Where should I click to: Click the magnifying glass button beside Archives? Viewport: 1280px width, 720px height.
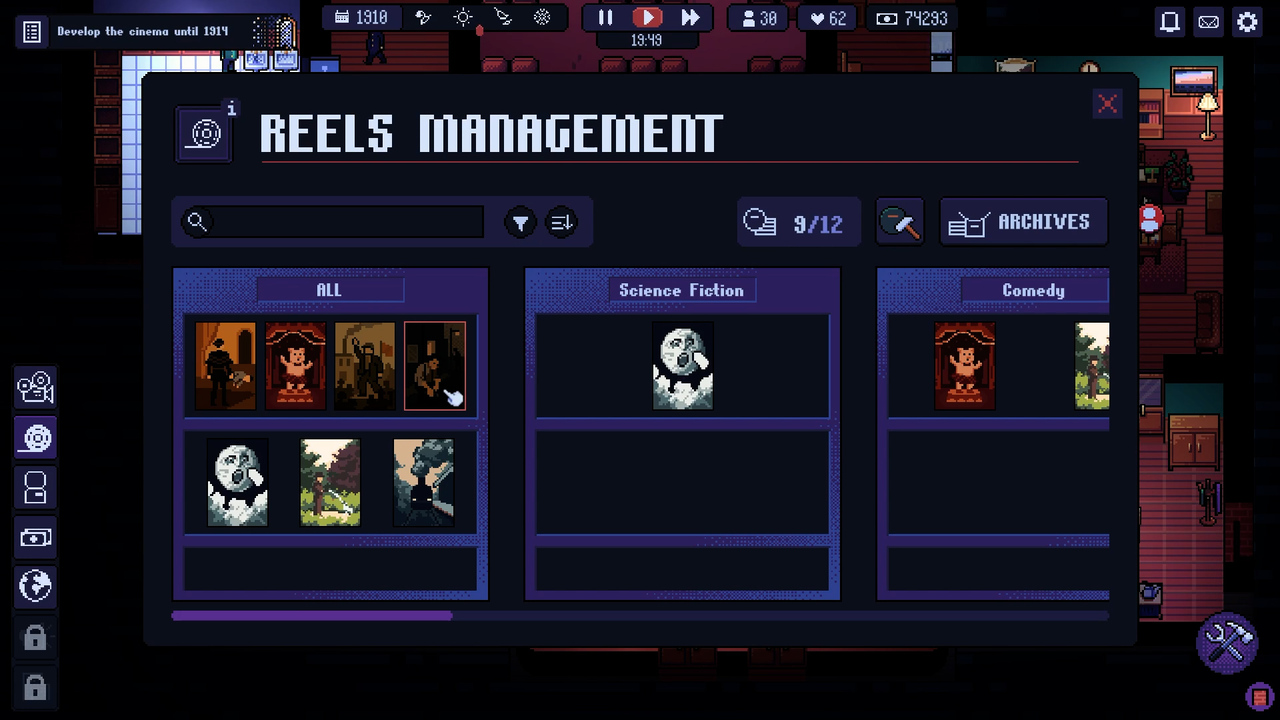[899, 222]
